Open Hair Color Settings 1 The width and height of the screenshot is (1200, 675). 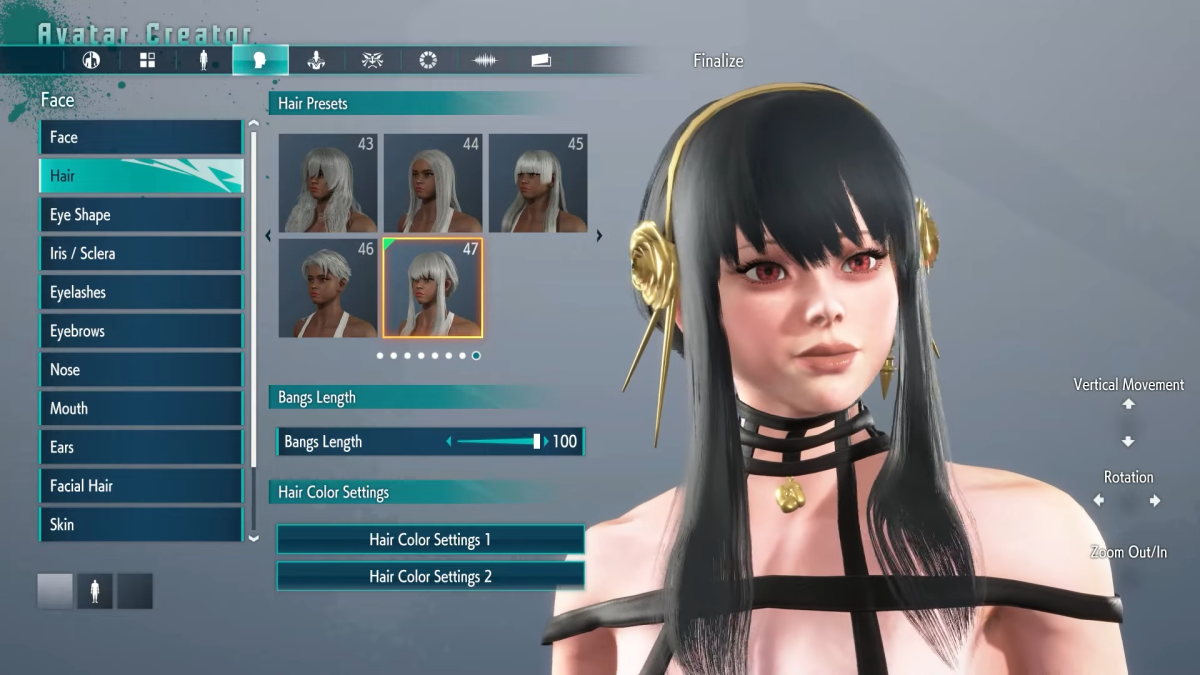point(430,540)
